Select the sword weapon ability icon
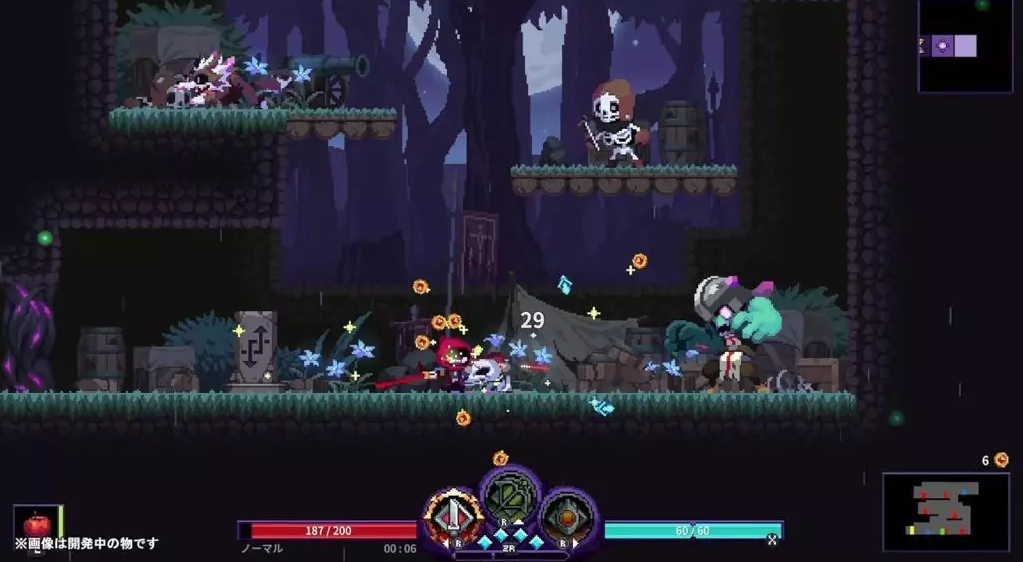Screen dimensions: 1023x562 [x=453, y=518]
